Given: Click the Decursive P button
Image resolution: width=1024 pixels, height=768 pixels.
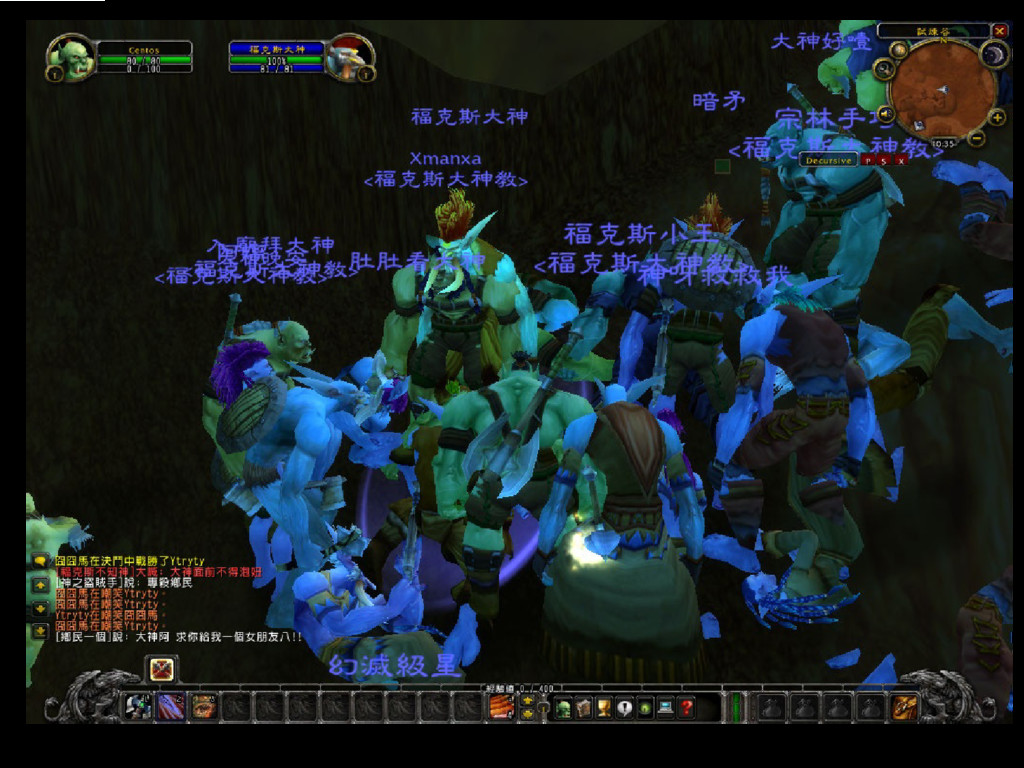Looking at the screenshot, I should coord(866,160).
